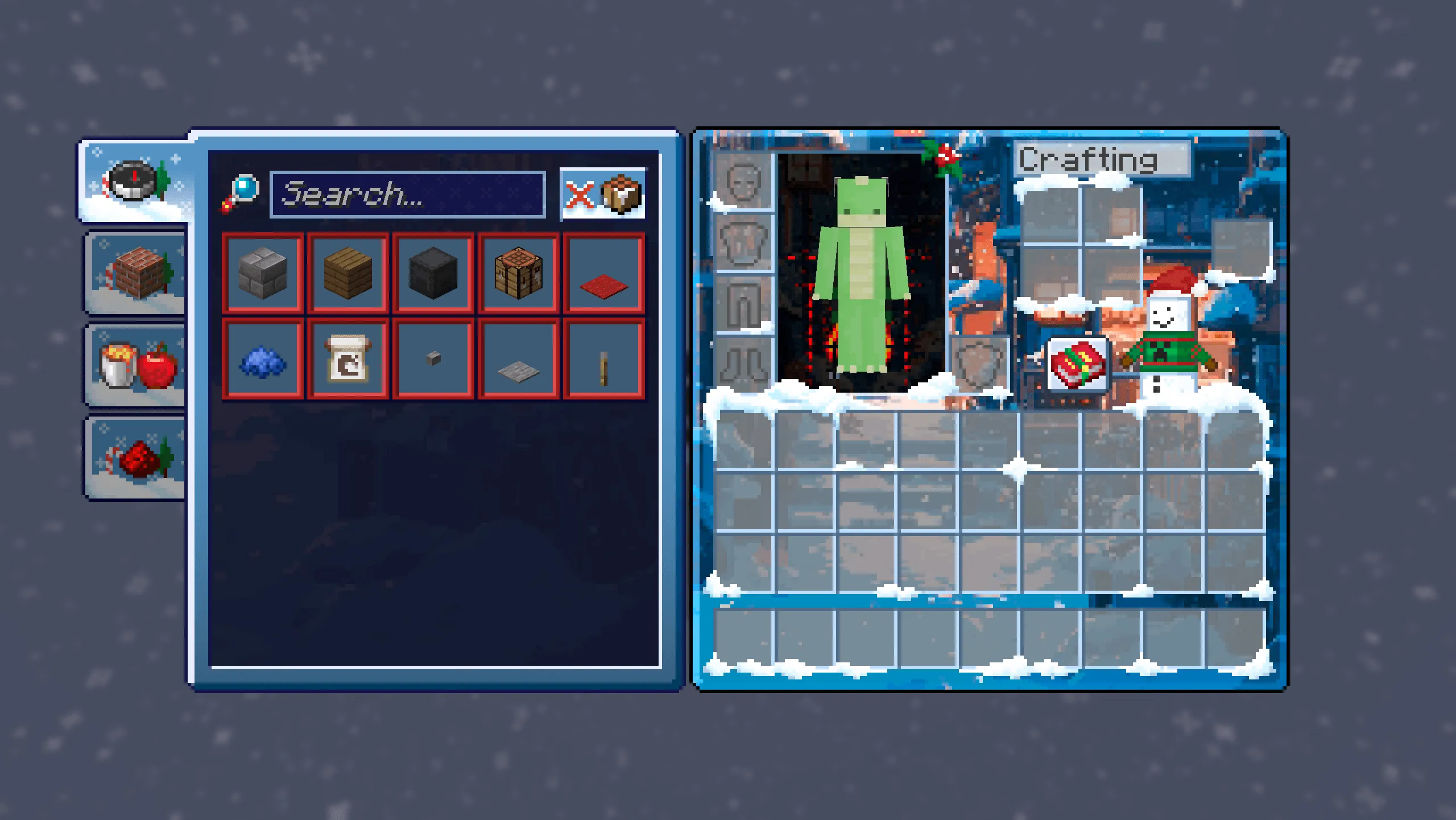This screenshot has height=820, width=1456.
Task: Choose the crafting table recipe
Action: click(x=519, y=273)
